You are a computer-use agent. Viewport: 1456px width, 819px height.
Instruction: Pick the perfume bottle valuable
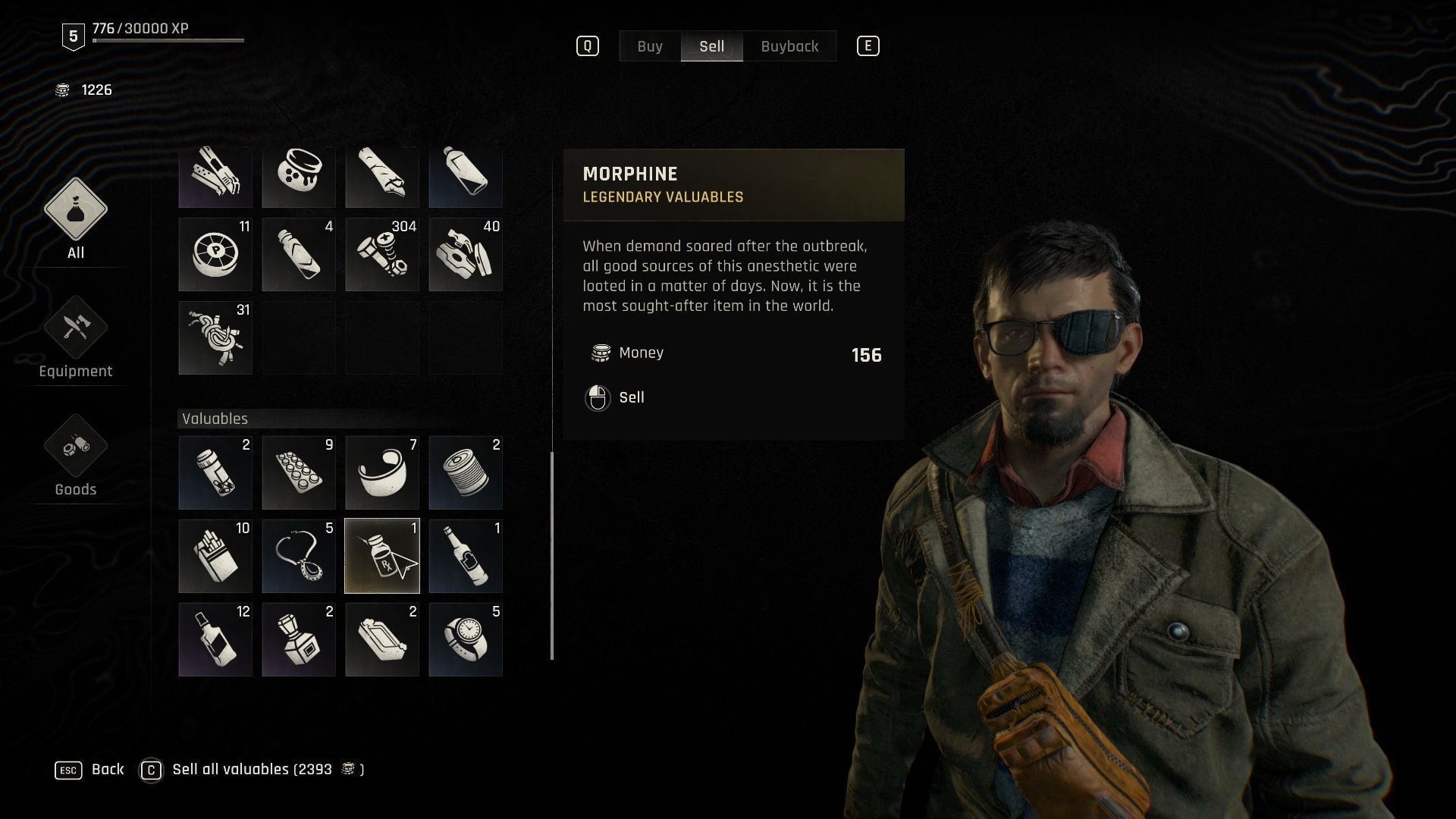click(299, 639)
